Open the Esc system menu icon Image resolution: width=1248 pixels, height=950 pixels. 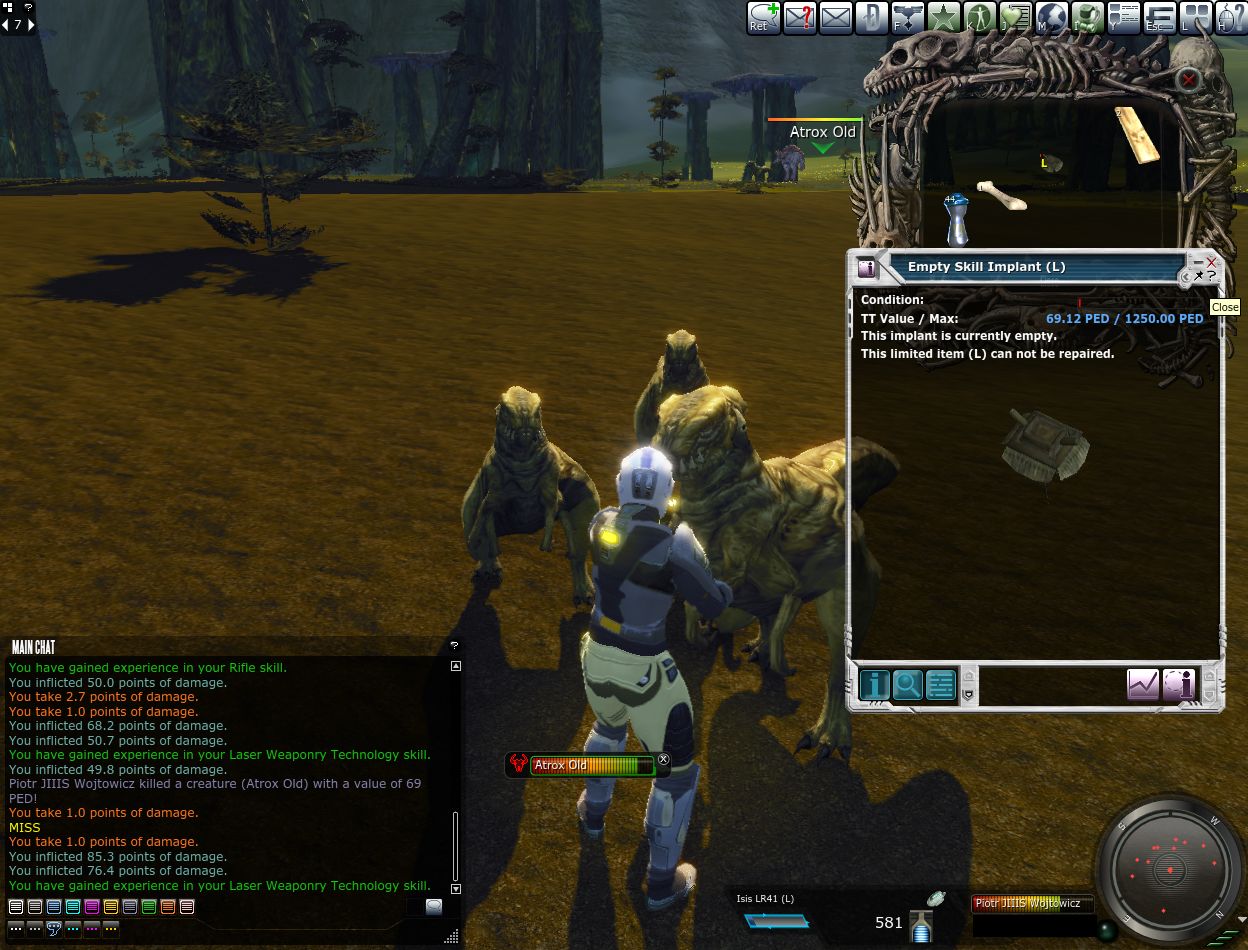pos(1160,18)
